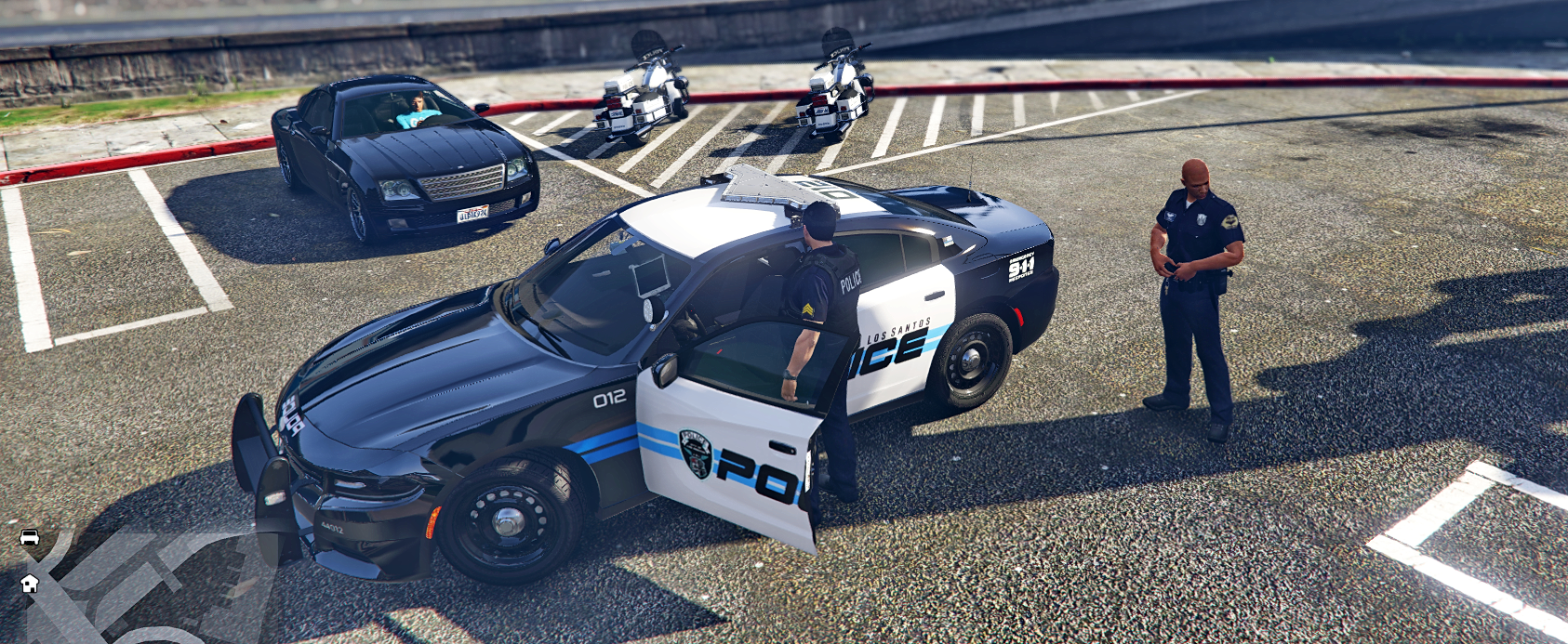Image resolution: width=1568 pixels, height=644 pixels.
Task: Select the house marker on the minimap
Action: [x=30, y=584]
